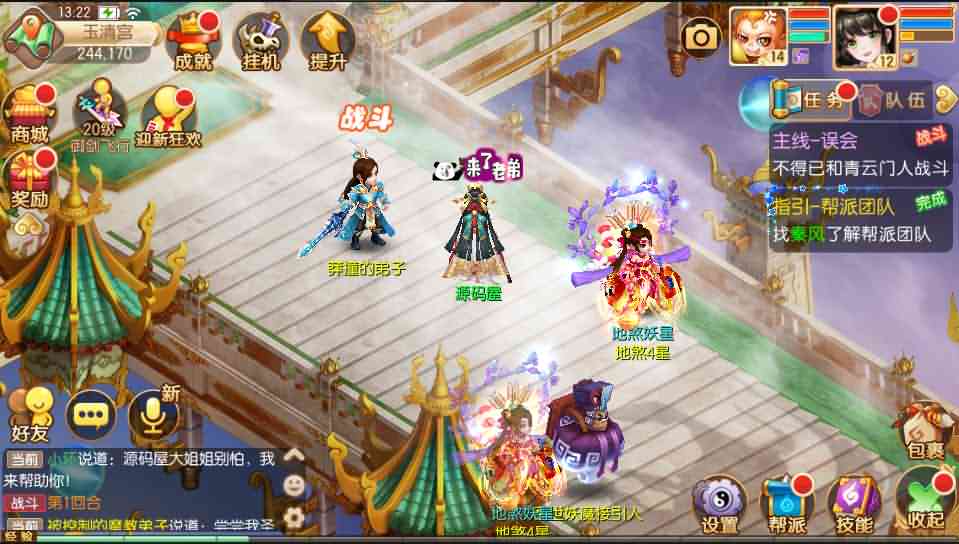This screenshot has height=544, width=959.
Task: Open the chat speech bubble button
Action: pos(90,413)
